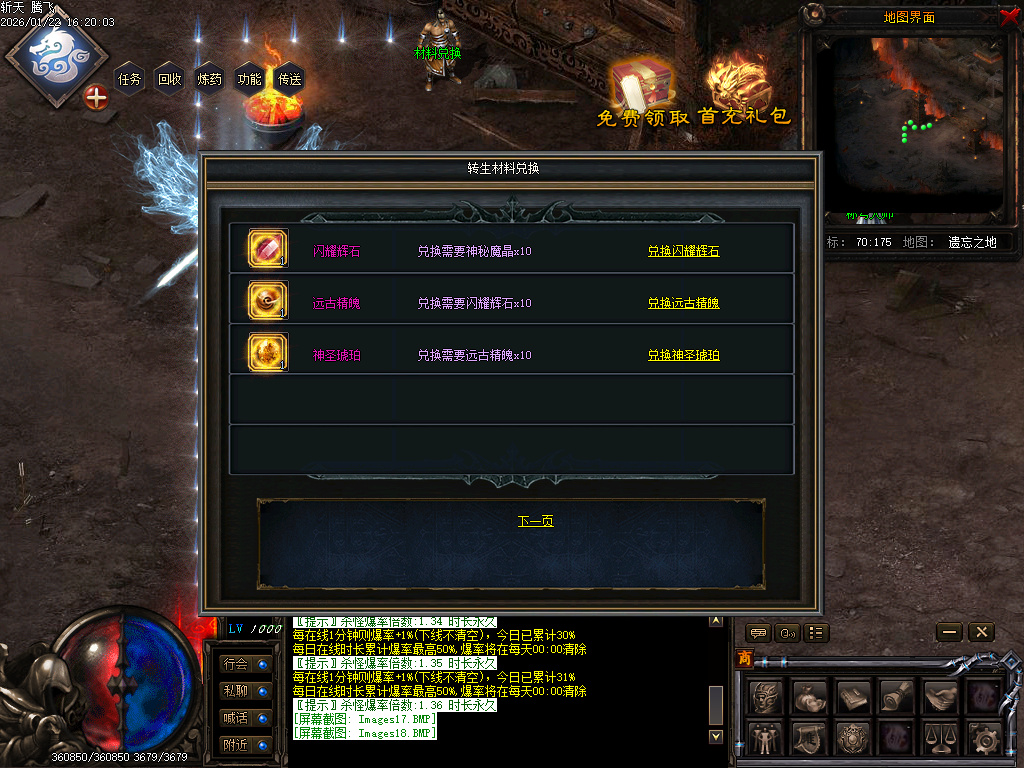Open the 传送 teleport menu
This screenshot has width=1024, height=768.
289,79
